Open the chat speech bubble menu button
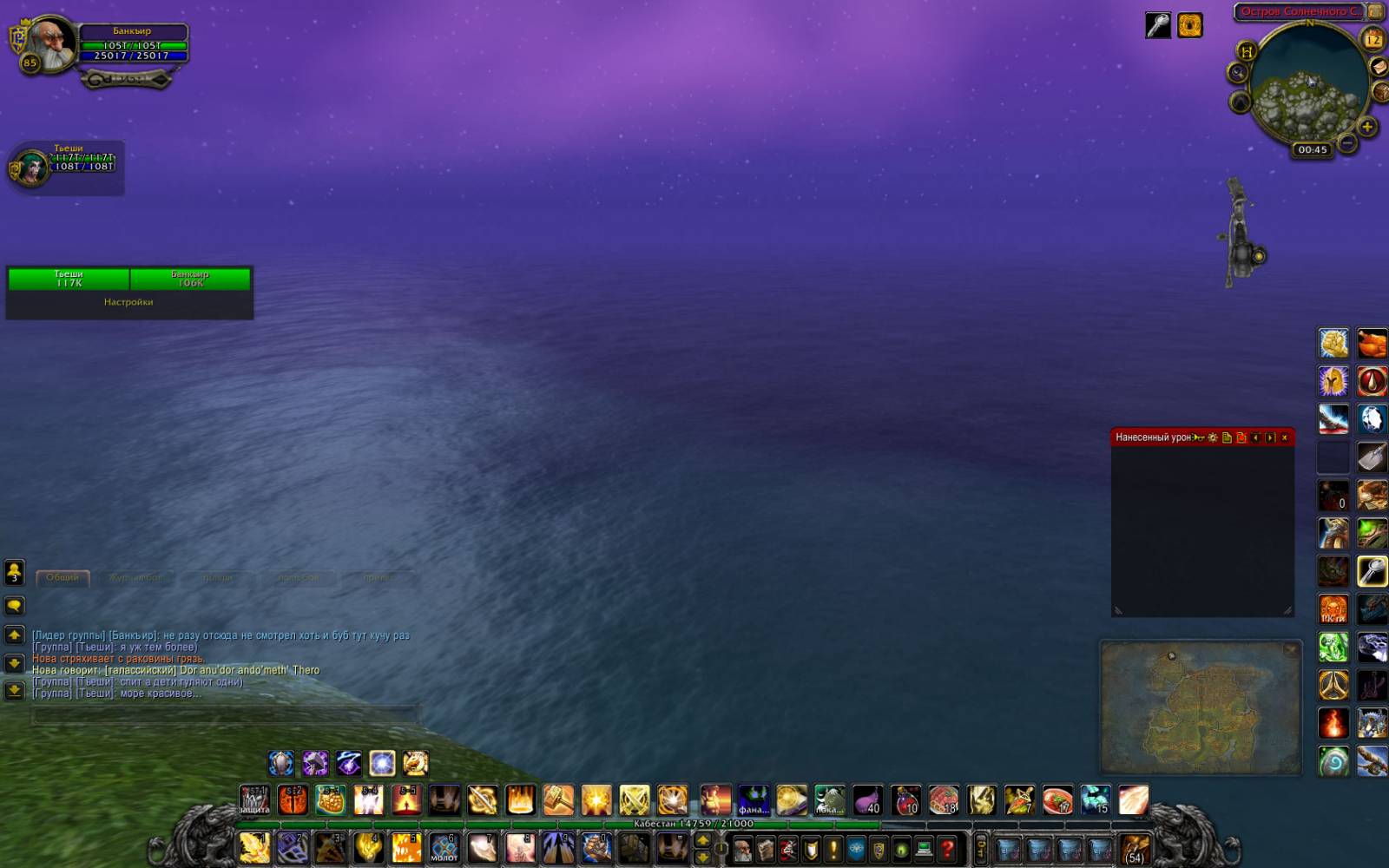The image size is (1389, 868). [14, 606]
